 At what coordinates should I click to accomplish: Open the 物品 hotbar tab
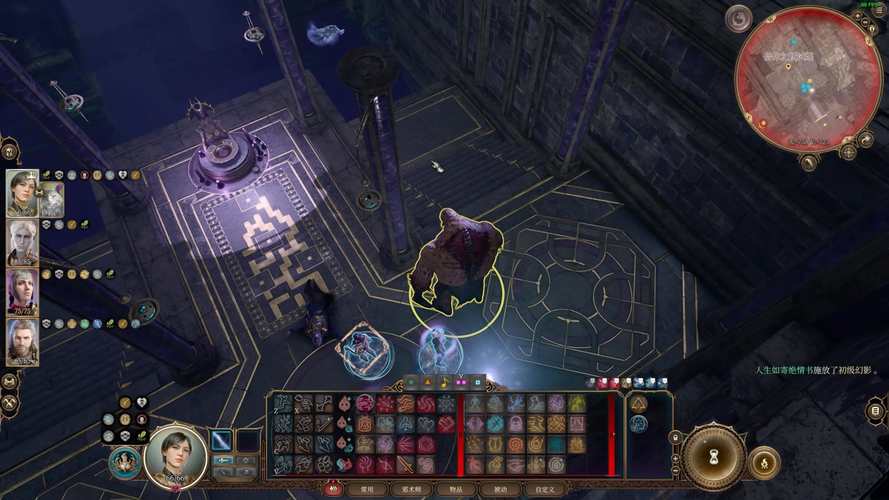pyautogui.click(x=456, y=489)
